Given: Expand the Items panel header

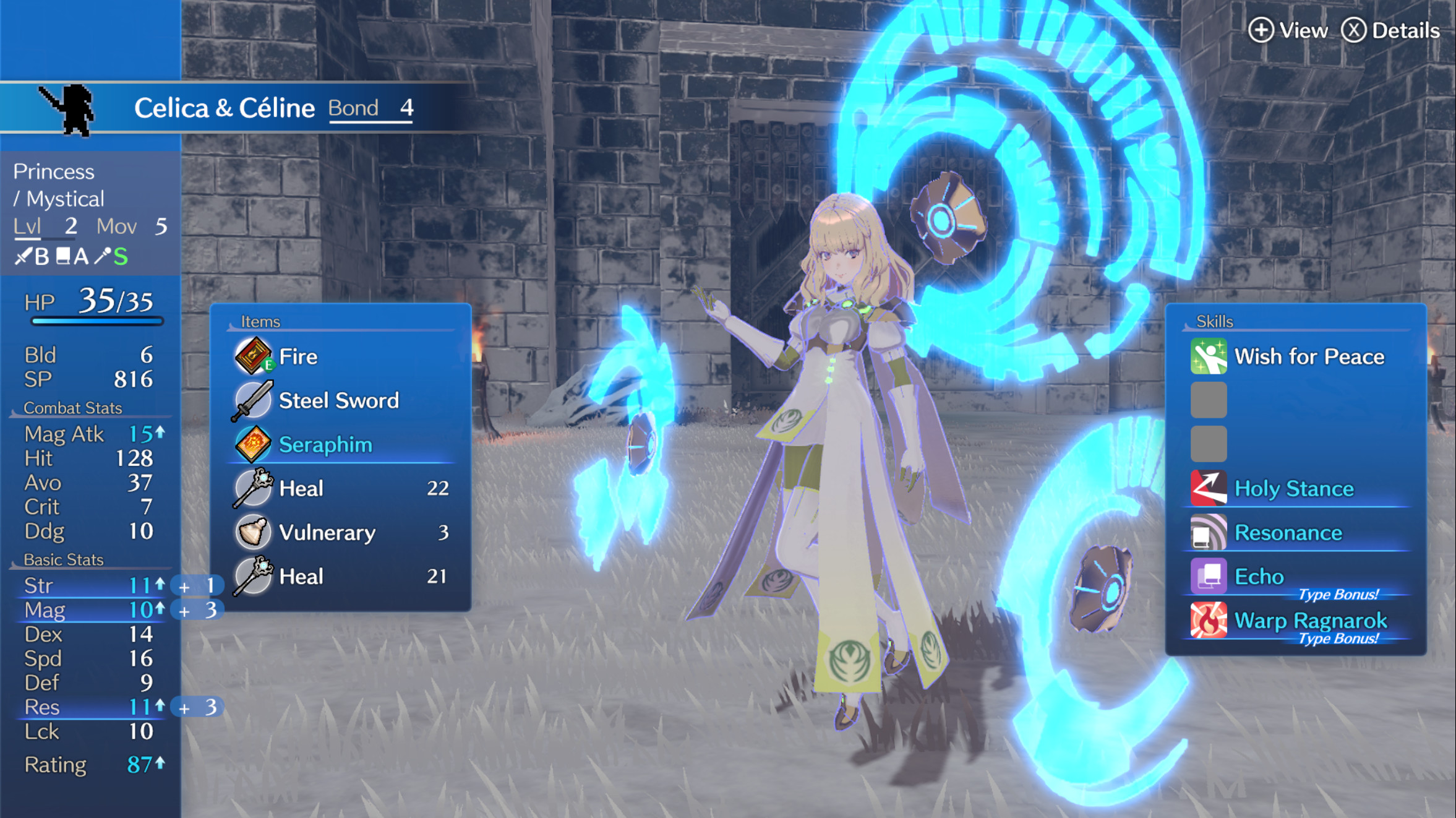Looking at the screenshot, I should (x=260, y=321).
